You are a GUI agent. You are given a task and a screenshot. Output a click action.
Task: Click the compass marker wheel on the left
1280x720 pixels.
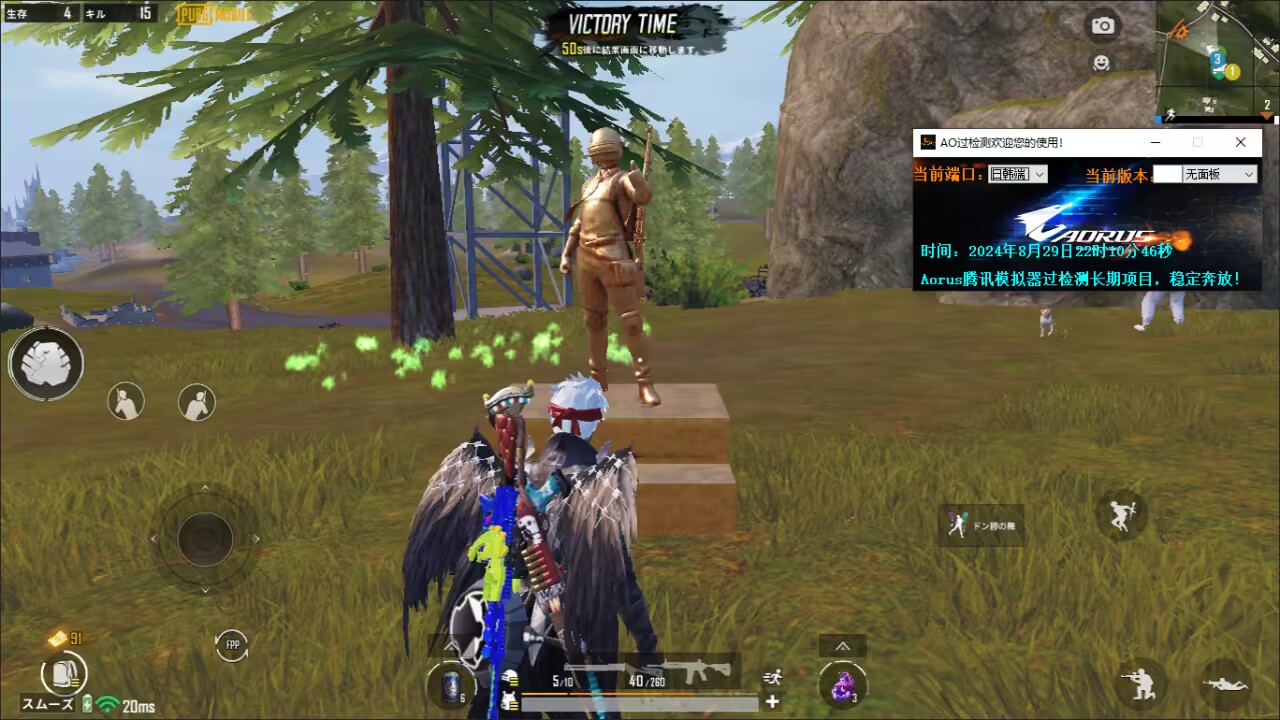(47, 363)
